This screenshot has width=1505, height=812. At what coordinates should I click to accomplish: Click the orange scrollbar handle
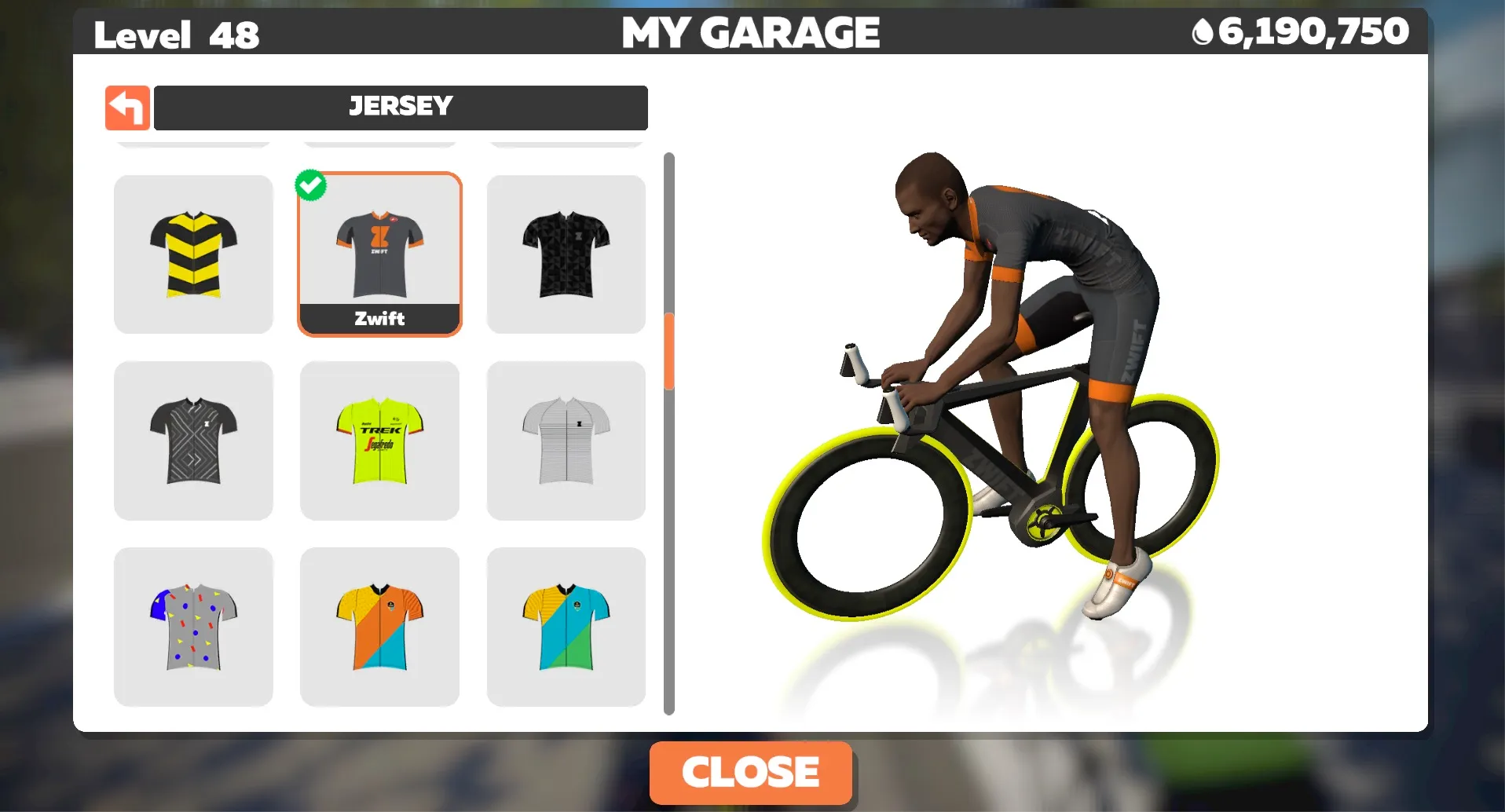(x=669, y=351)
